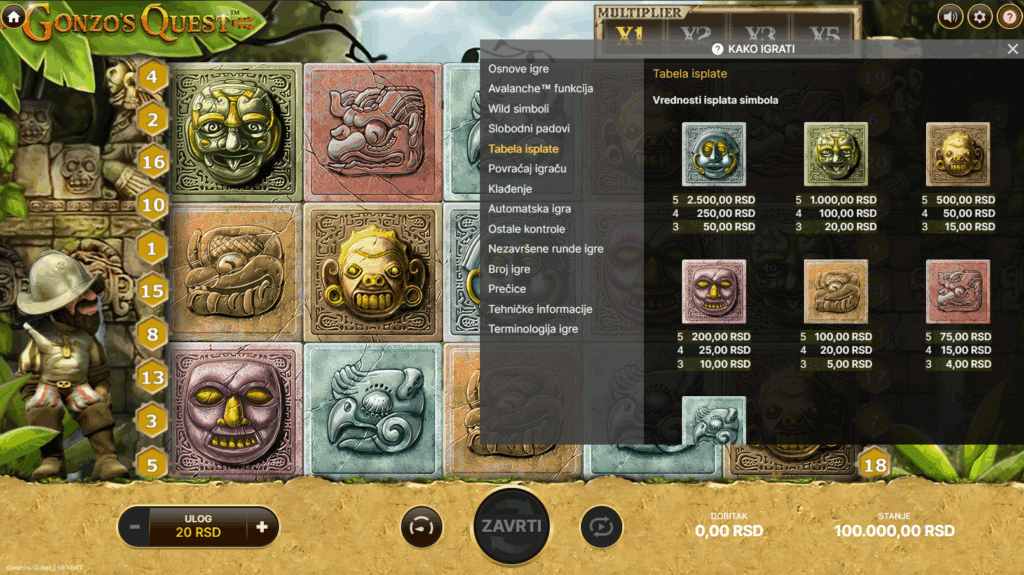Open Tehničke informacije section

click(540, 309)
